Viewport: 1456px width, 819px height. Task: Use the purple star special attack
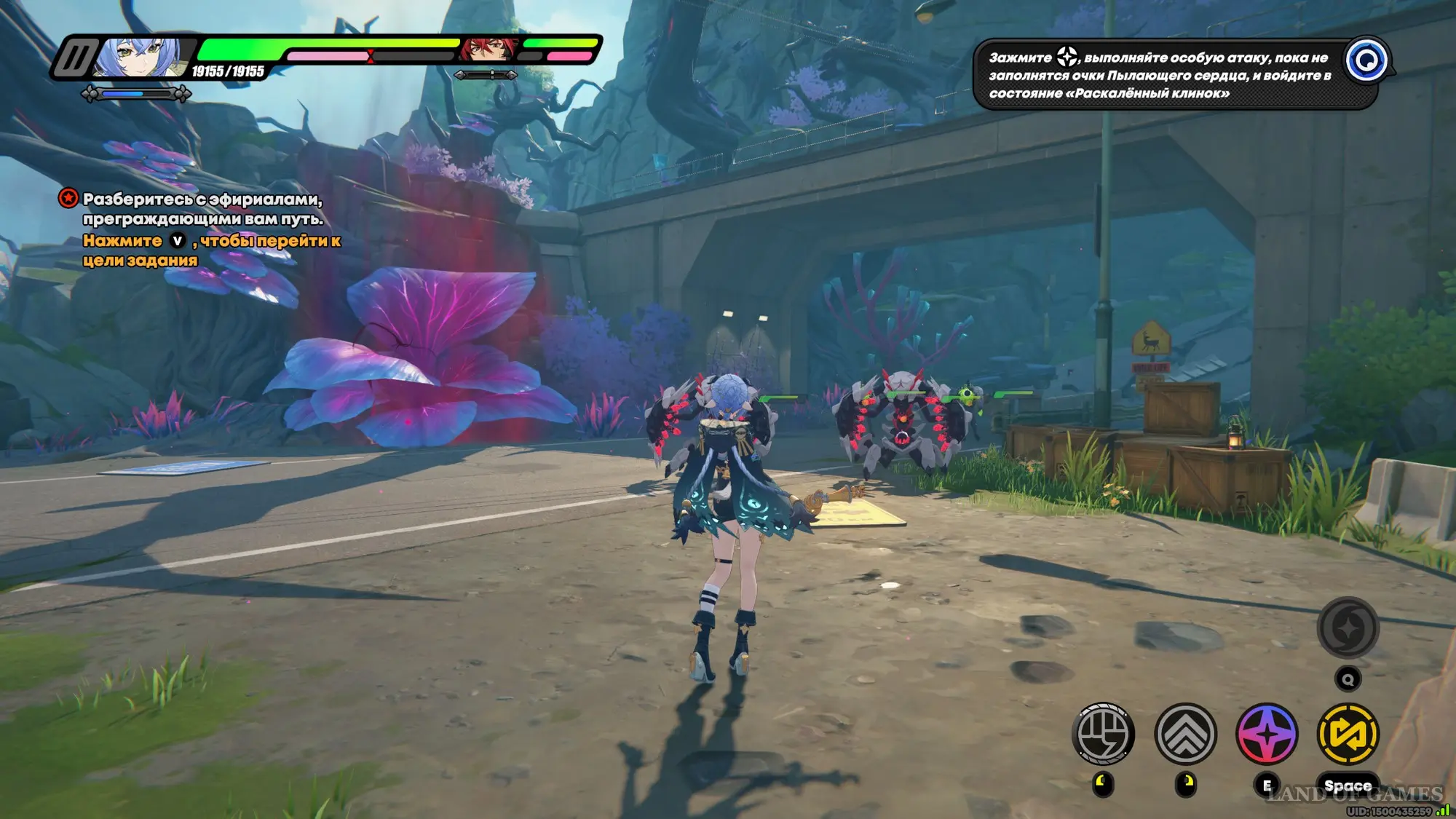1267,734
